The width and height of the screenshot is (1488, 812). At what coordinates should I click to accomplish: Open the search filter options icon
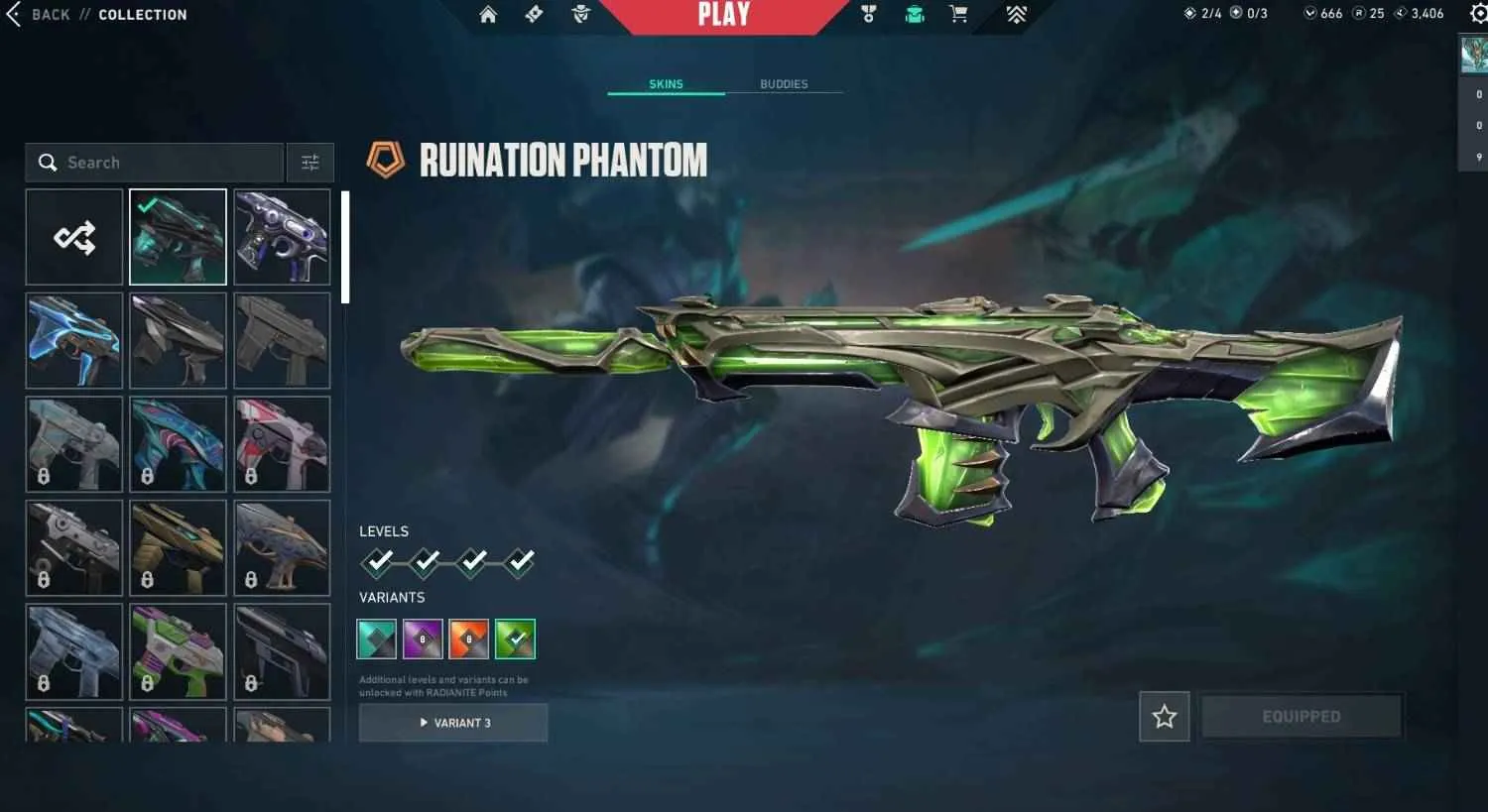[x=310, y=162]
